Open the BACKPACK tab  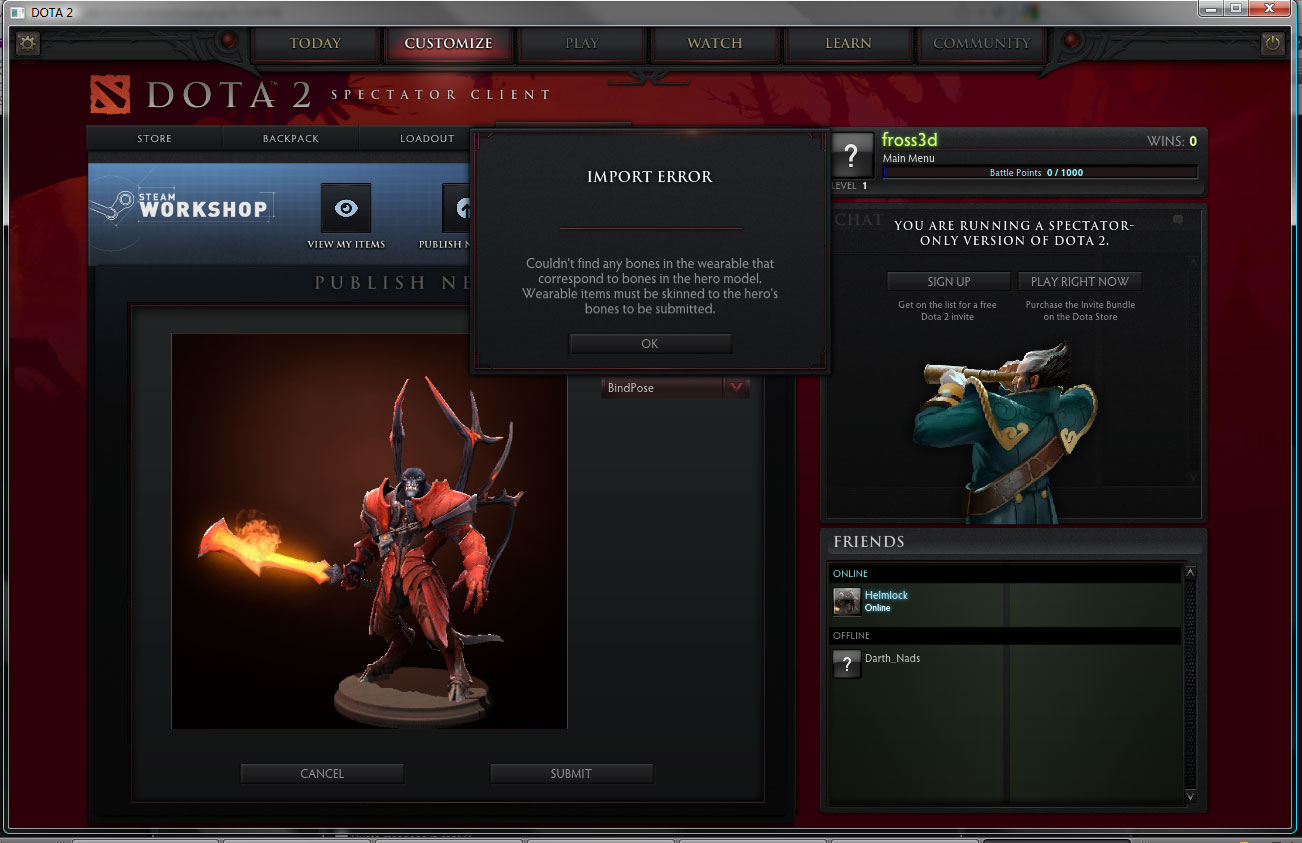[290, 138]
